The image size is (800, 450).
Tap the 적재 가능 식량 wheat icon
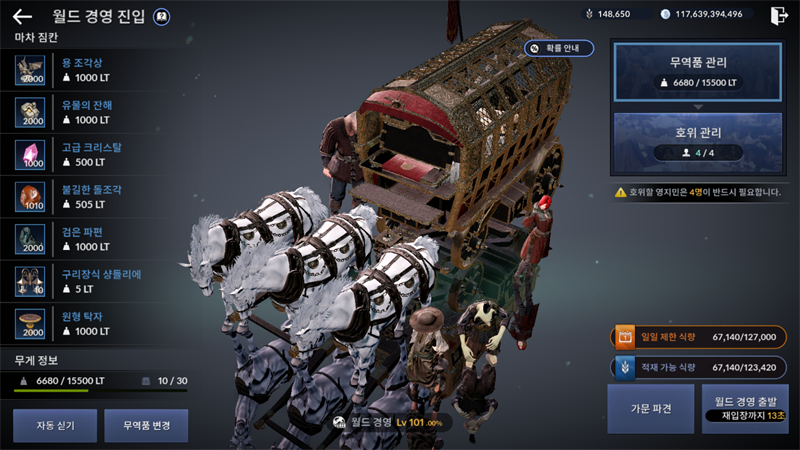pos(624,367)
